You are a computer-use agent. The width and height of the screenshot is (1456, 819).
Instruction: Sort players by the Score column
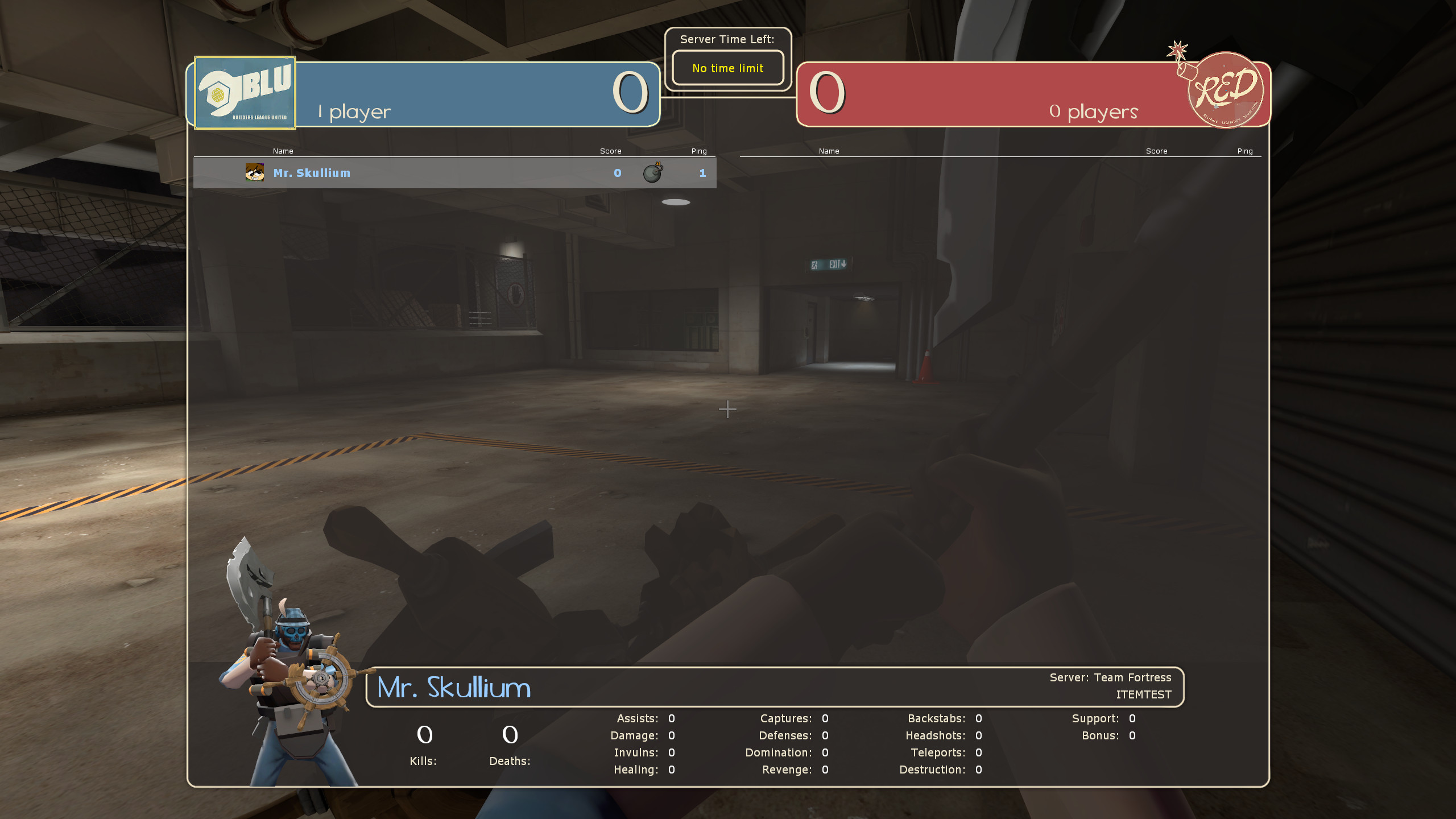pyautogui.click(x=610, y=151)
